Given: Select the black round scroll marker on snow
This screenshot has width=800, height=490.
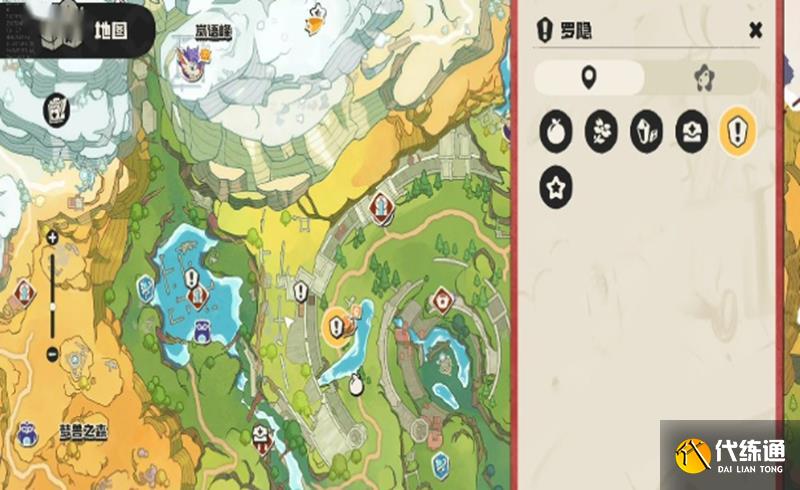Looking at the screenshot, I should (56, 109).
